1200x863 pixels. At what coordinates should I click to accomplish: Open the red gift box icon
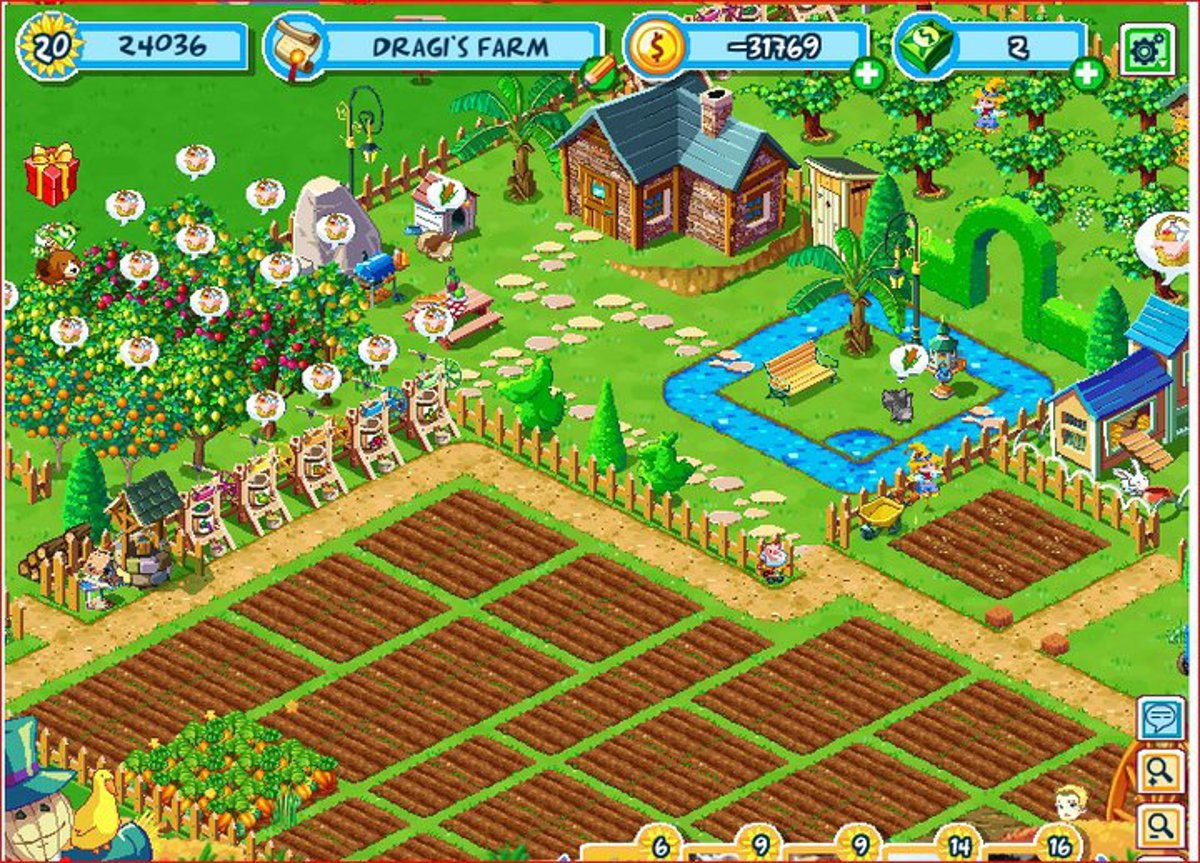51,173
